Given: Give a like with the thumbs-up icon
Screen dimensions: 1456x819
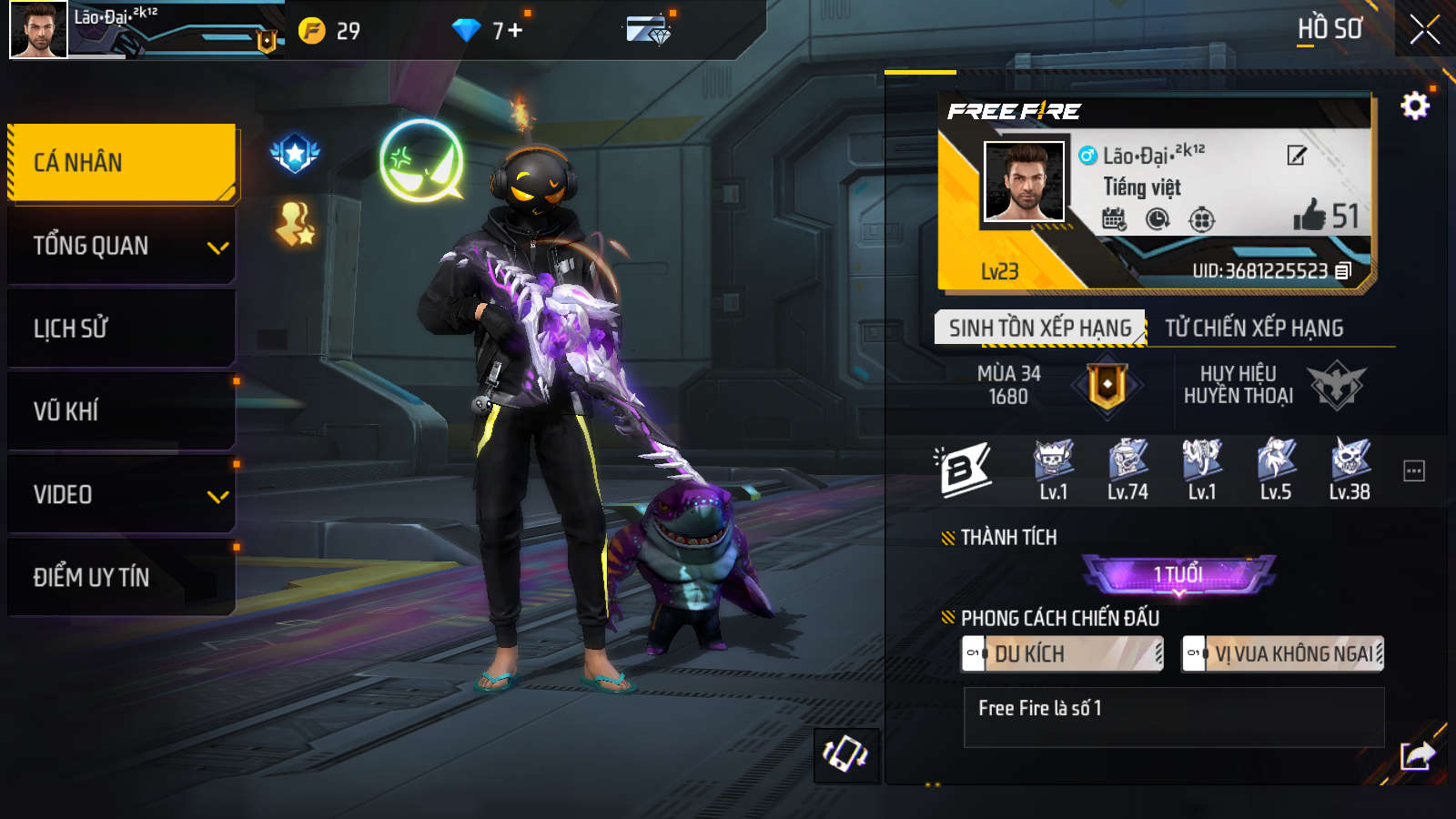Looking at the screenshot, I should pos(1309,216).
